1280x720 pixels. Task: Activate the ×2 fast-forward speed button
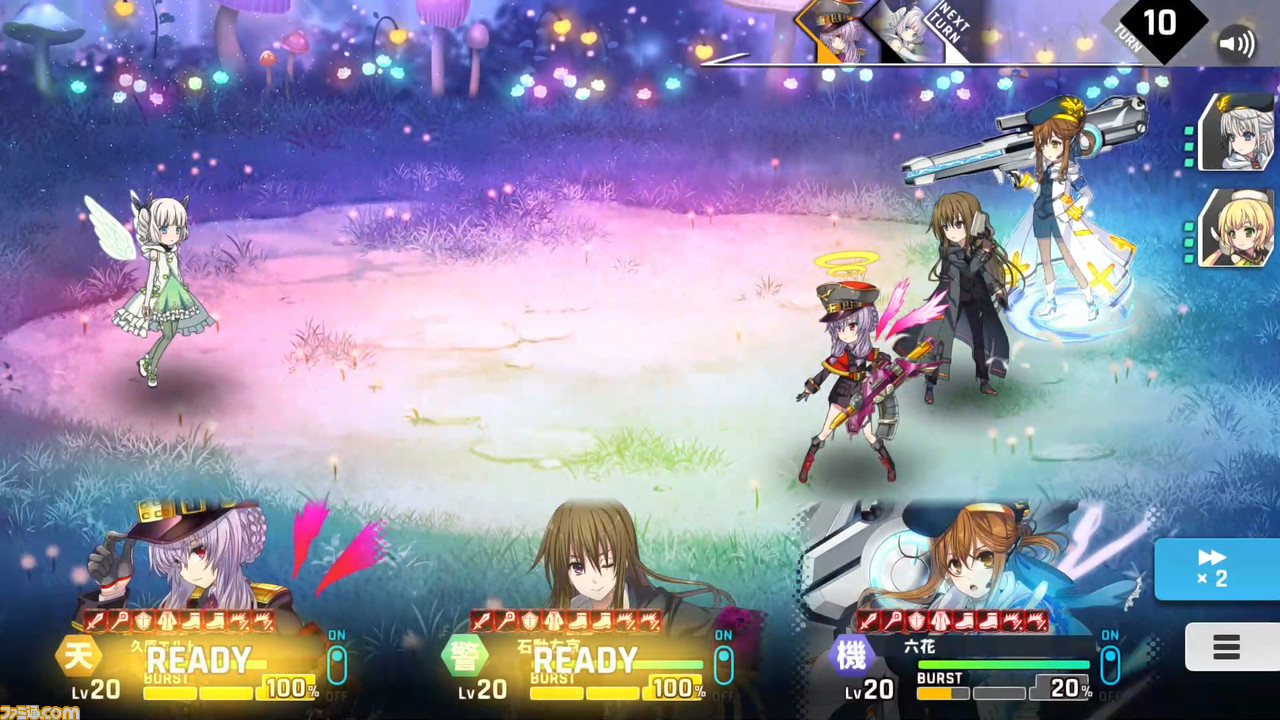(x=1216, y=569)
